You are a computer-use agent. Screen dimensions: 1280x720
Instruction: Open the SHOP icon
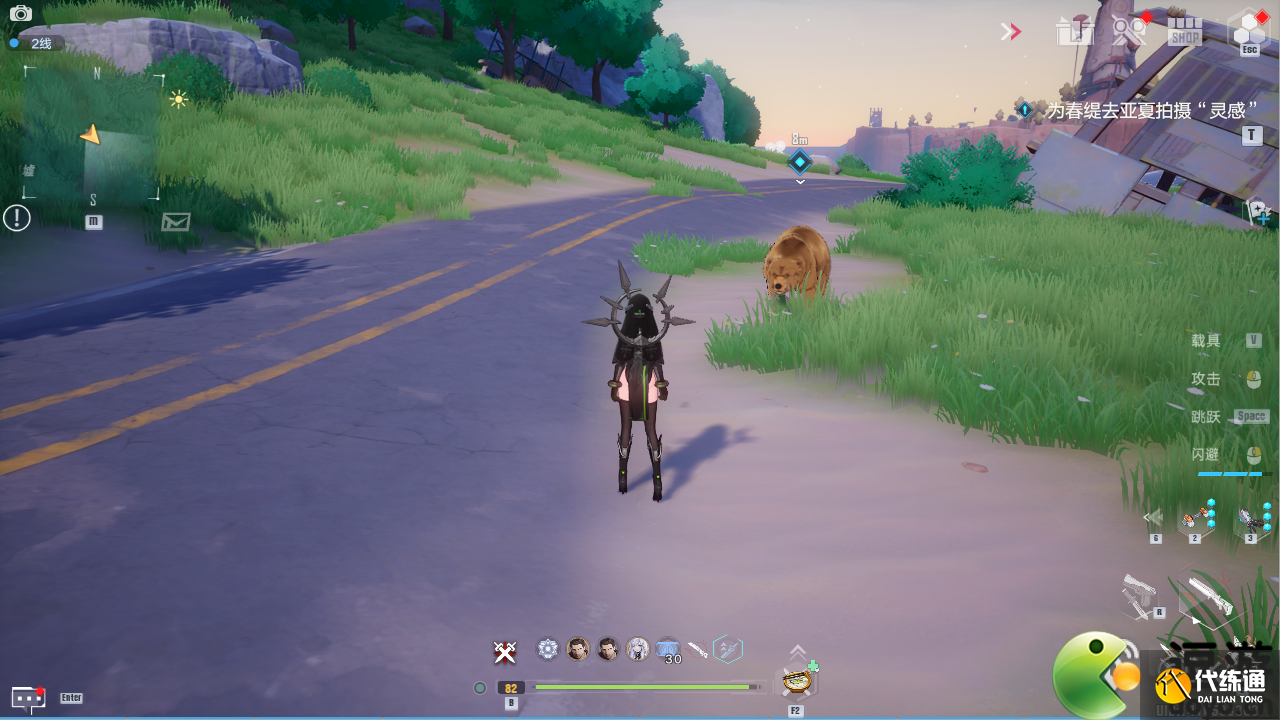pos(1184,30)
